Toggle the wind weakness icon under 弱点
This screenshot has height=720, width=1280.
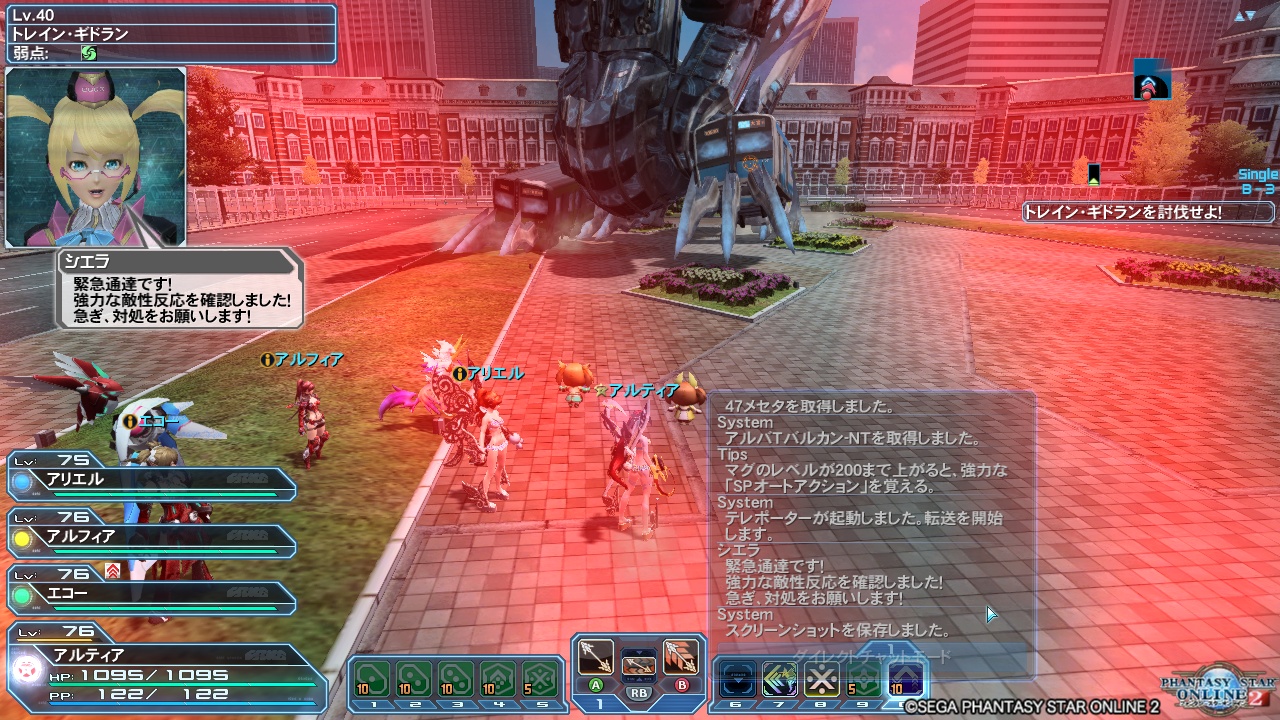point(88,53)
